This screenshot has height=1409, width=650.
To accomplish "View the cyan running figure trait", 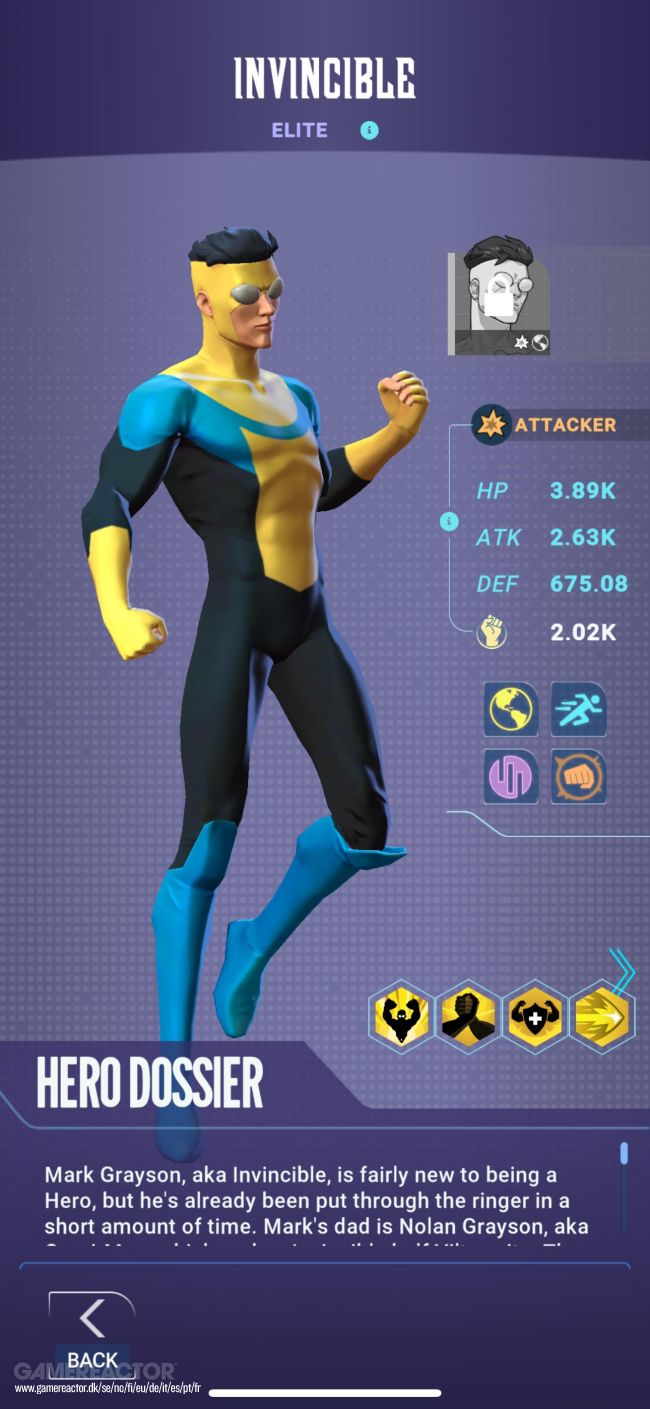I will pyautogui.click(x=578, y=708).
